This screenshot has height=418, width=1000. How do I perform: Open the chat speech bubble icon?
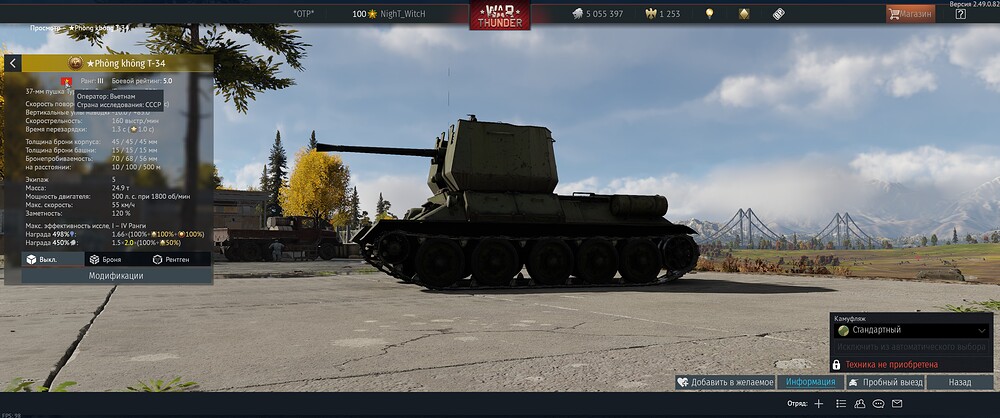pyautogui.click(x=879, y=404)
